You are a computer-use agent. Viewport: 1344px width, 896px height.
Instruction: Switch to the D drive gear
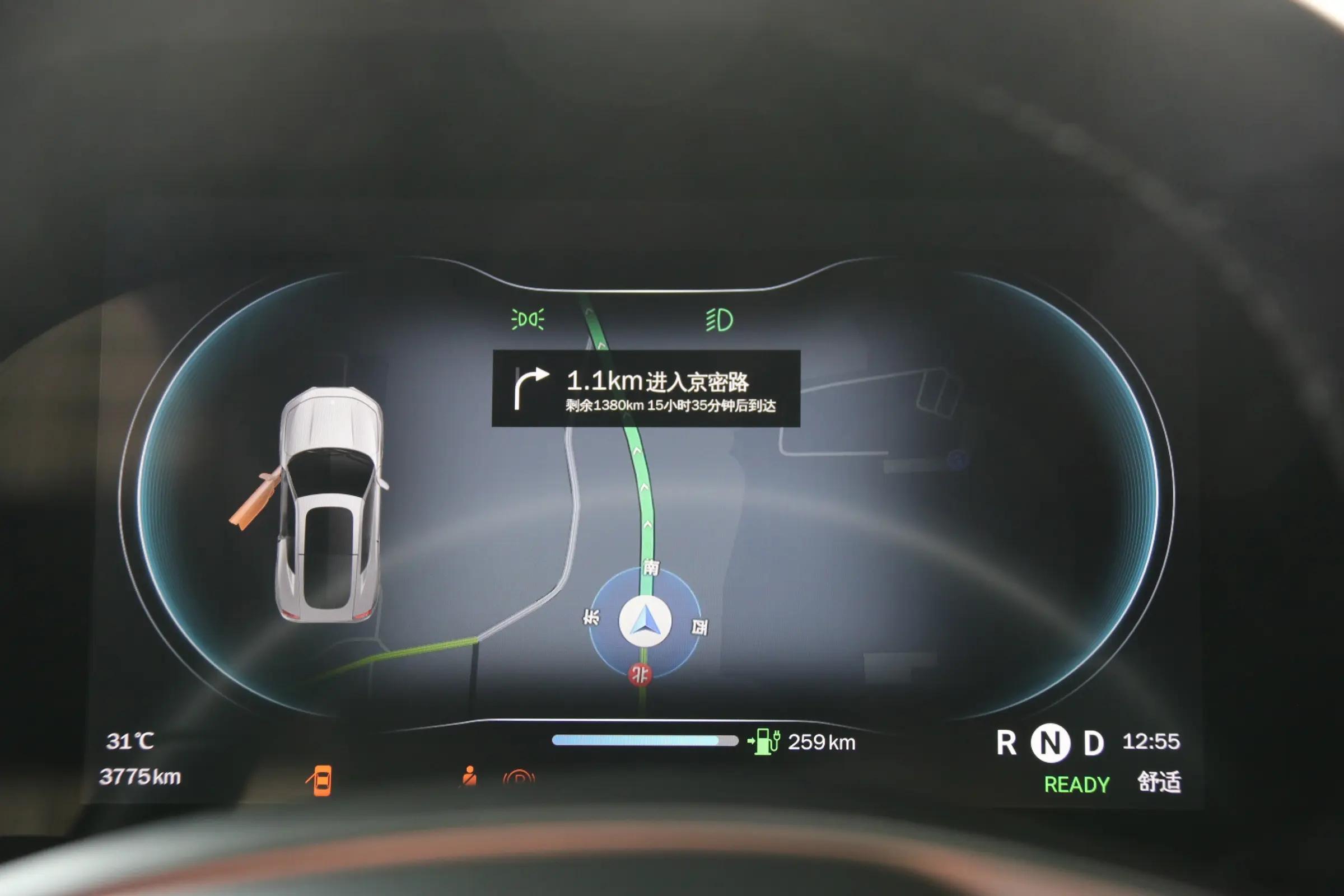tap(1093, 744)
